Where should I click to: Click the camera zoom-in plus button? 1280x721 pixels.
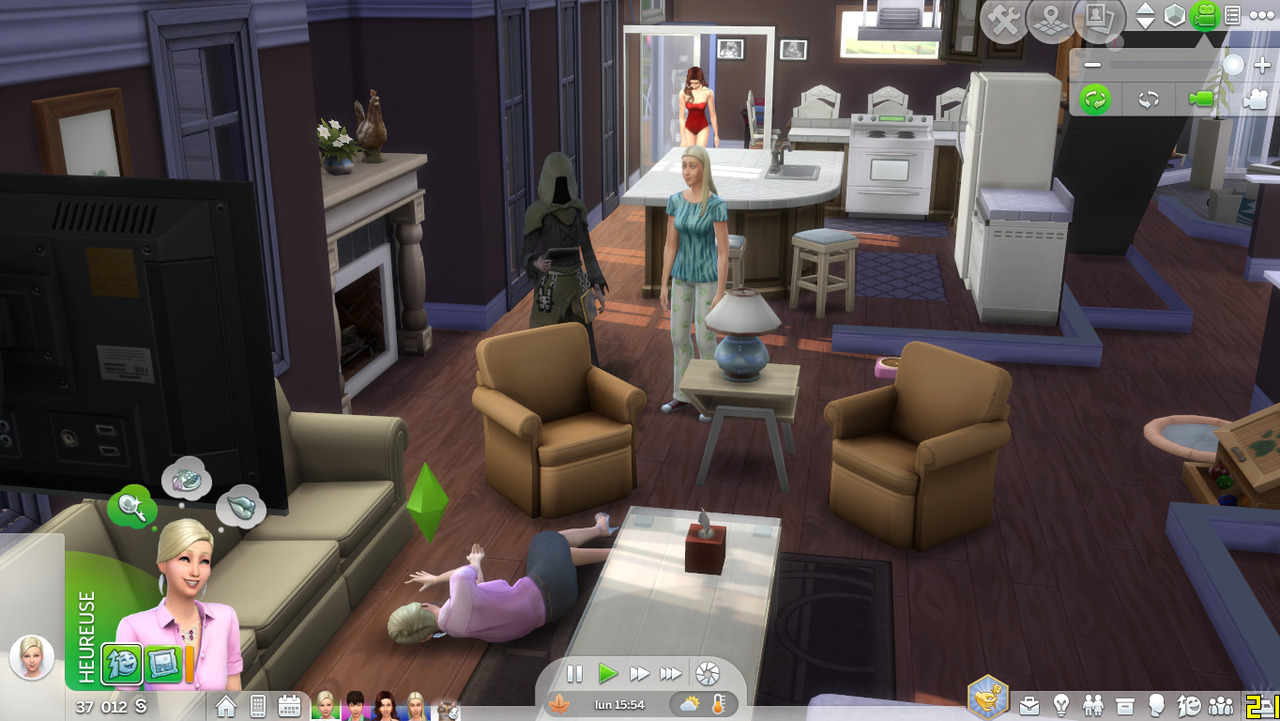1262,65
